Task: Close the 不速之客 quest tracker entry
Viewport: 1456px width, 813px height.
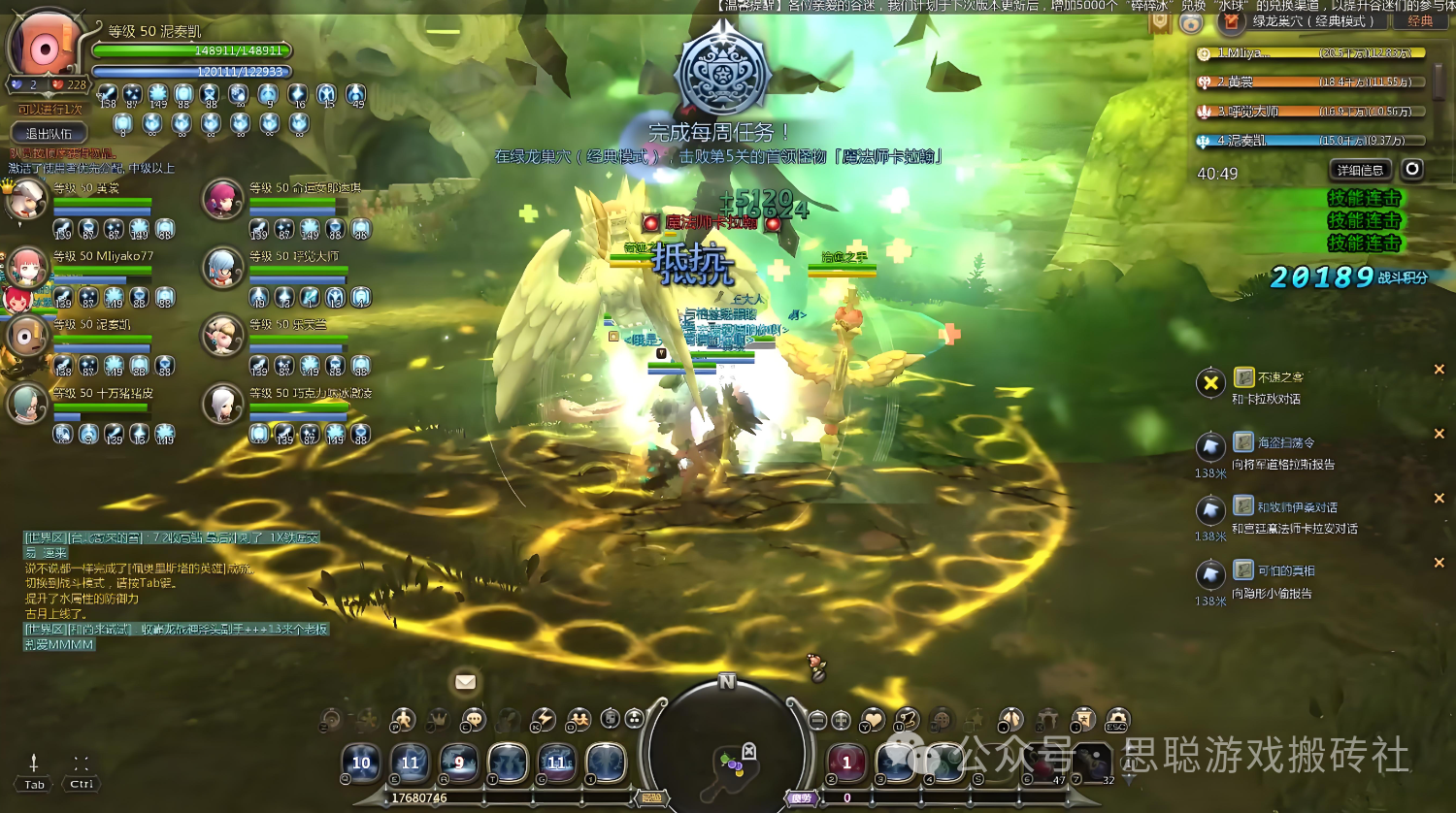Action: 1439,370
